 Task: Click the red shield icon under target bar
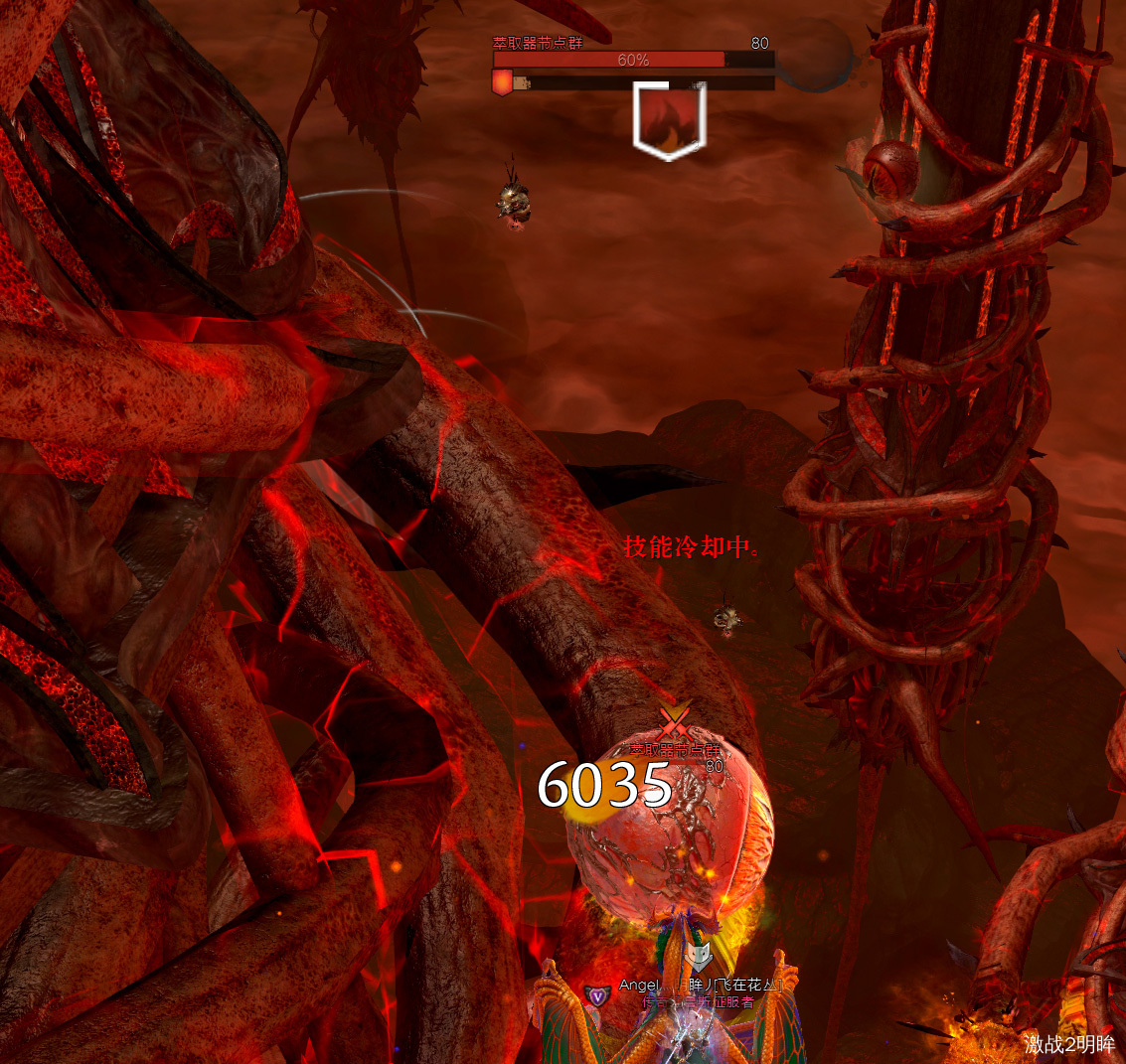[502, 83]
